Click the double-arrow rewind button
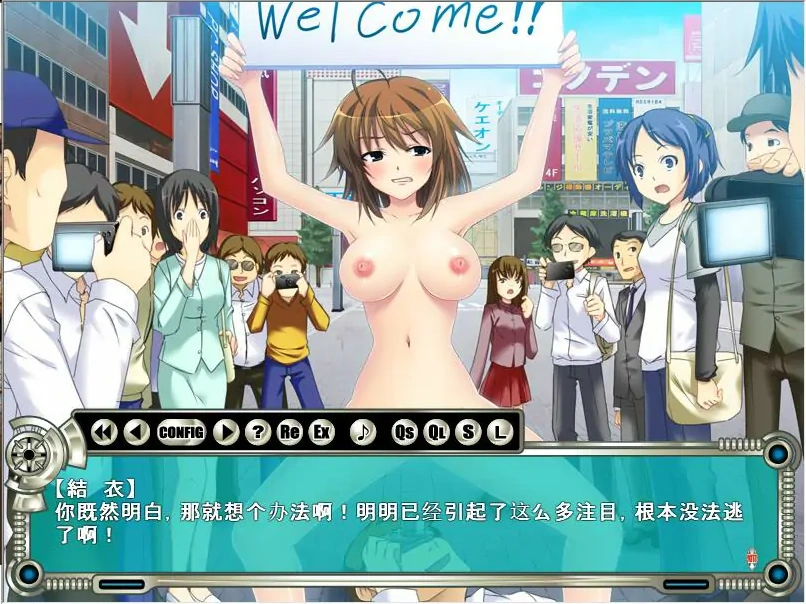806x604 pixels. coord(104,432)
